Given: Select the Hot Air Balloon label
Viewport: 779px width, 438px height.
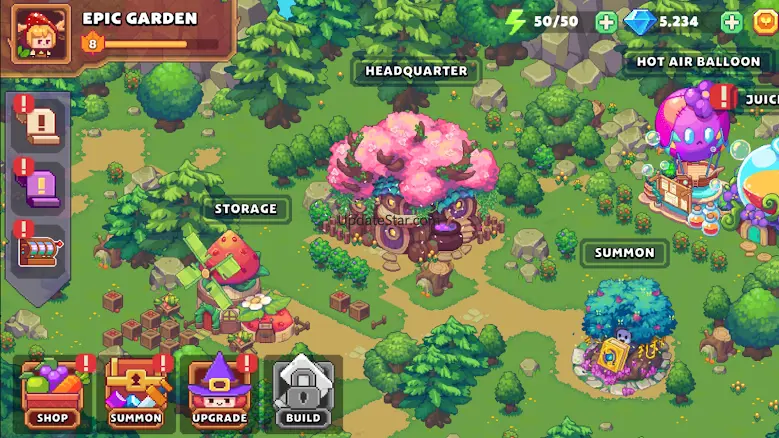Looking at the screenshot, I should click(x=699, y=61).
